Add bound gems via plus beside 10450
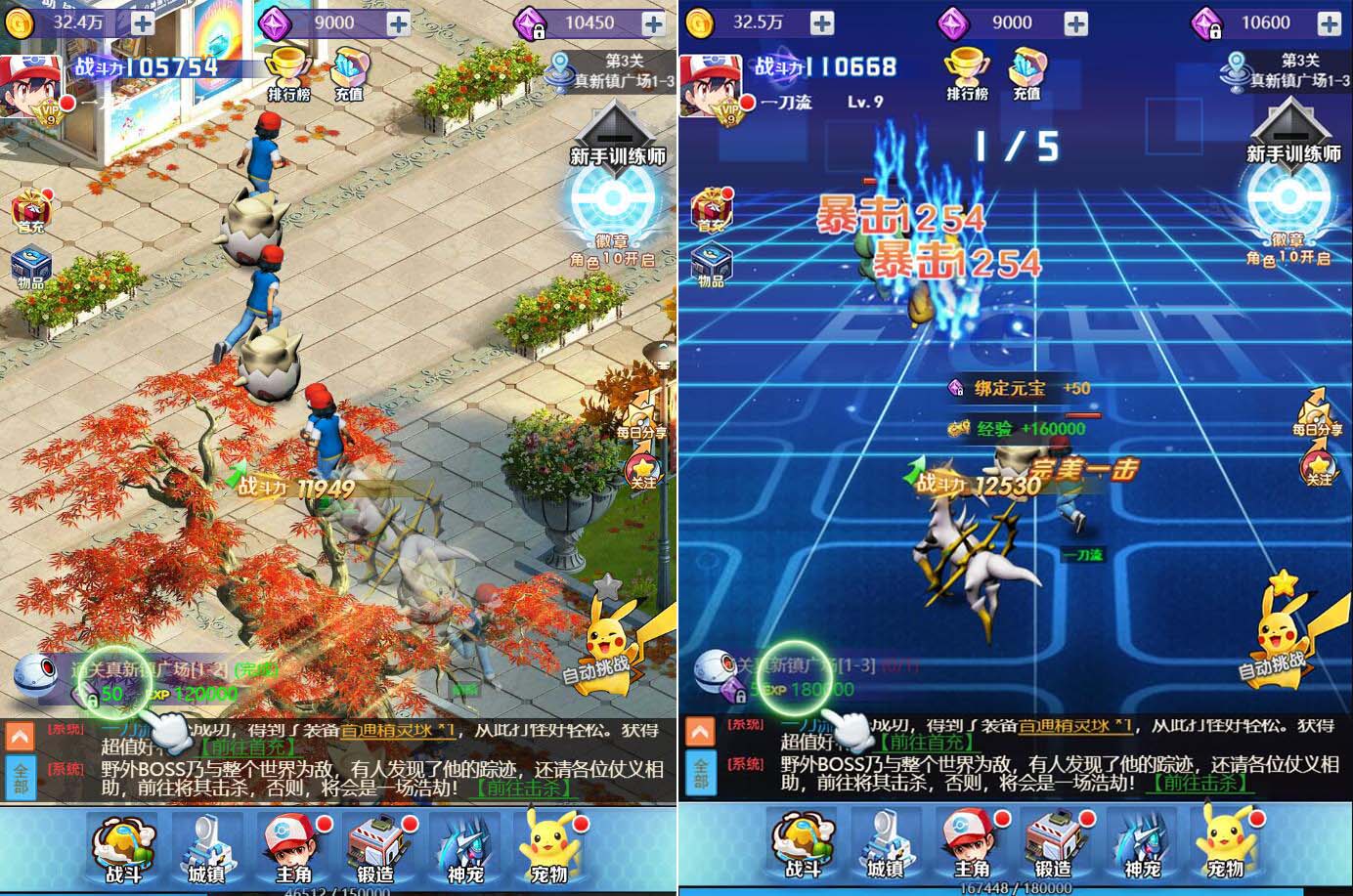The image size is (1353, 896). (652, 22)
